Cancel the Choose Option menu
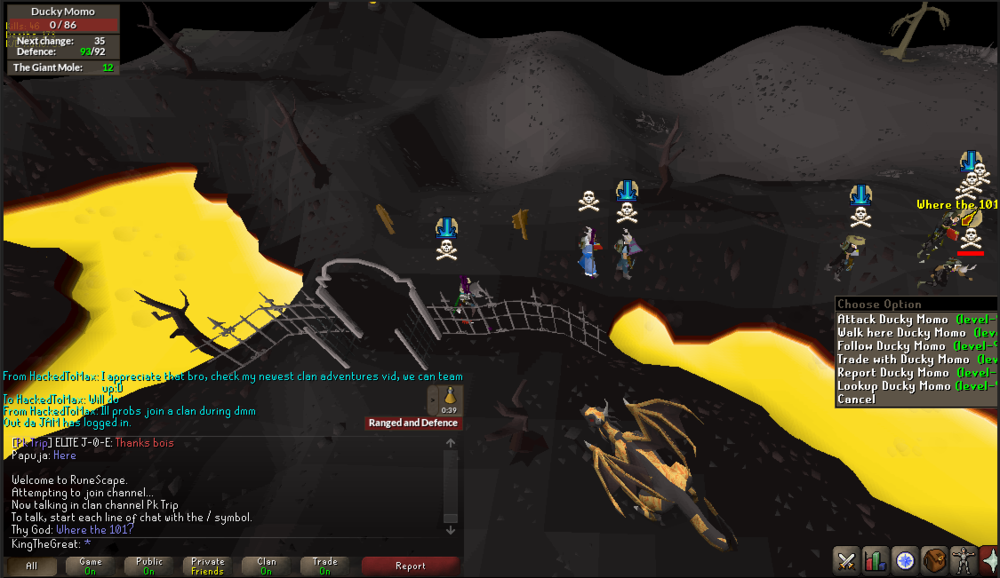The height and width of the screenshot is (578, 1000). pos(857,399)
